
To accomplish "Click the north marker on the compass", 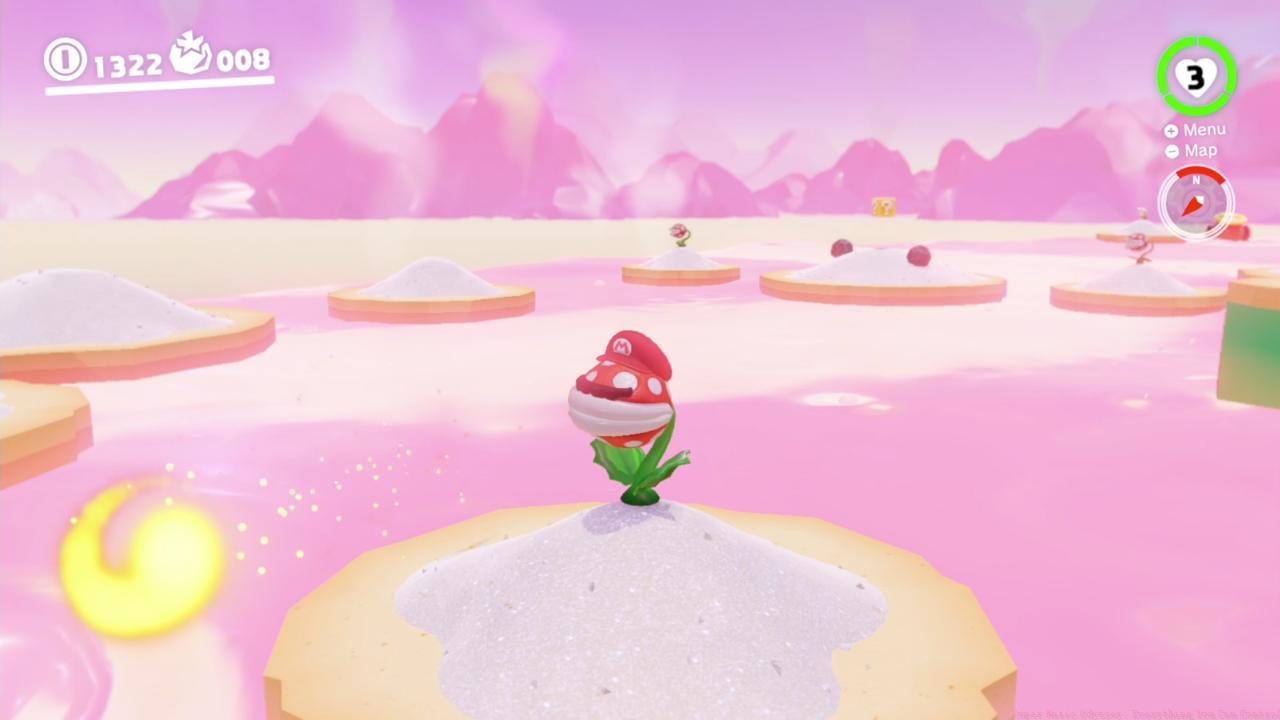I will tap(1196, 181).
